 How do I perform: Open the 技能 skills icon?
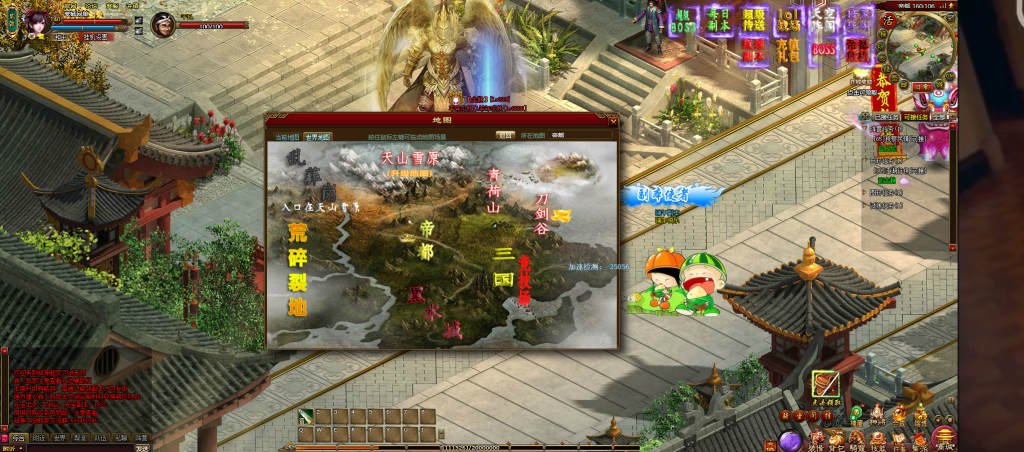tap(877, 439)
